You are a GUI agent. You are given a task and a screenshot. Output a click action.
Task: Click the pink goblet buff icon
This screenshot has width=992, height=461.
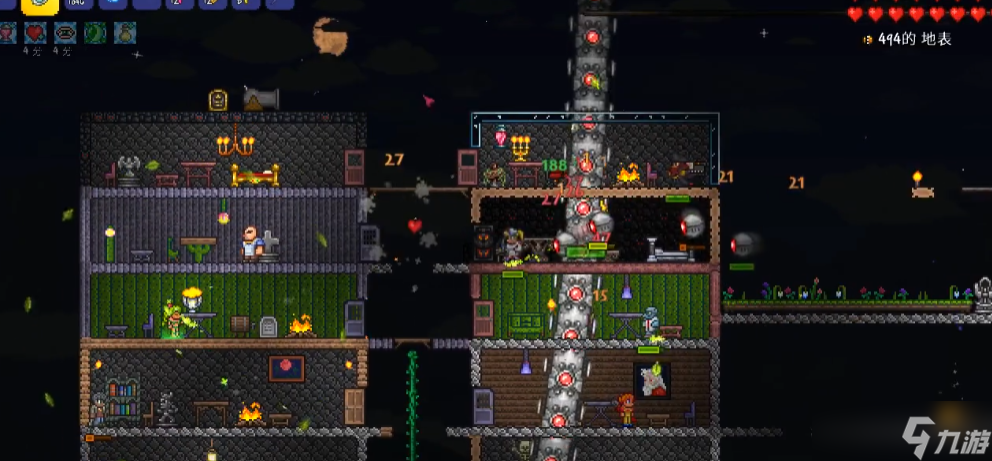coord(8,33)
